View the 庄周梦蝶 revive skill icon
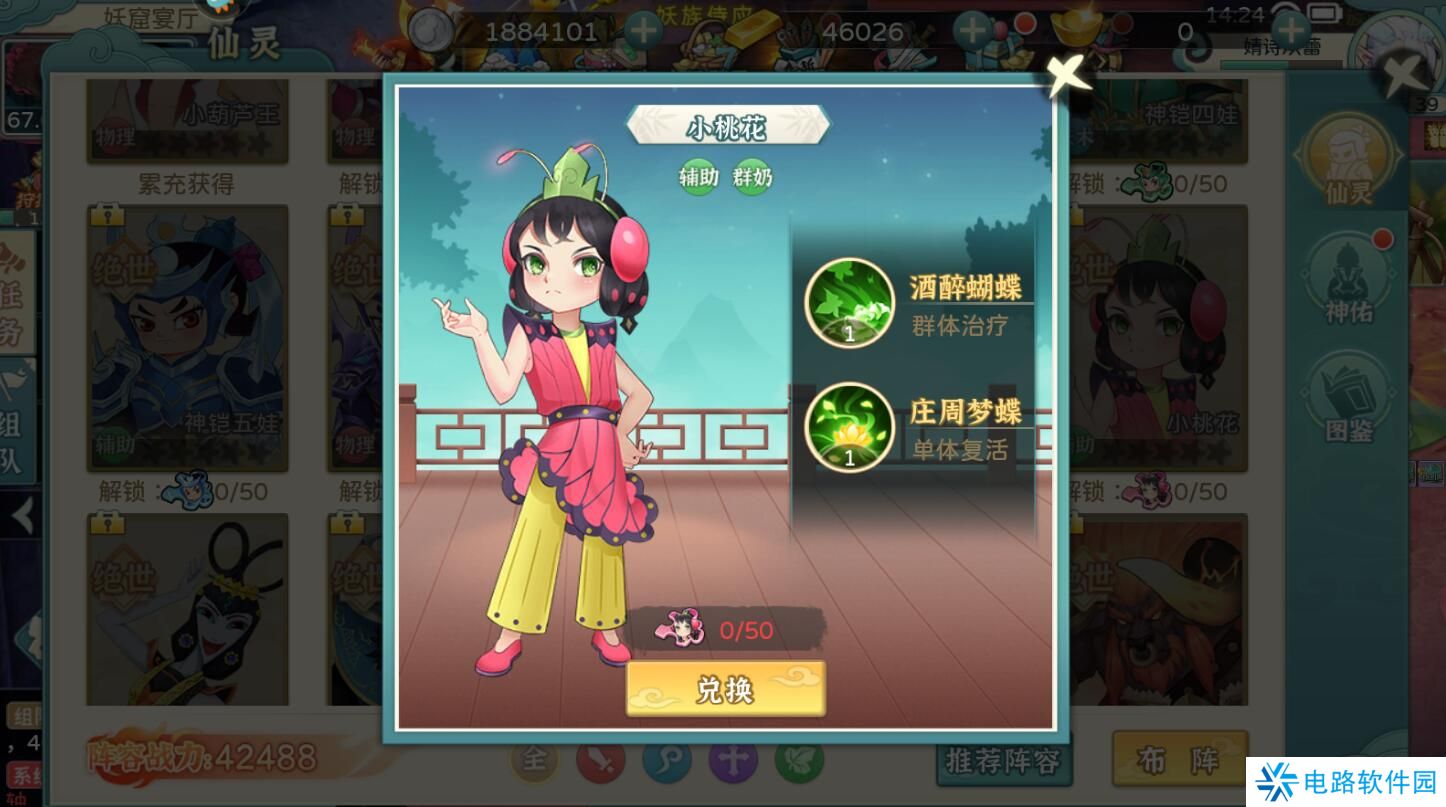 coord(851,426)
